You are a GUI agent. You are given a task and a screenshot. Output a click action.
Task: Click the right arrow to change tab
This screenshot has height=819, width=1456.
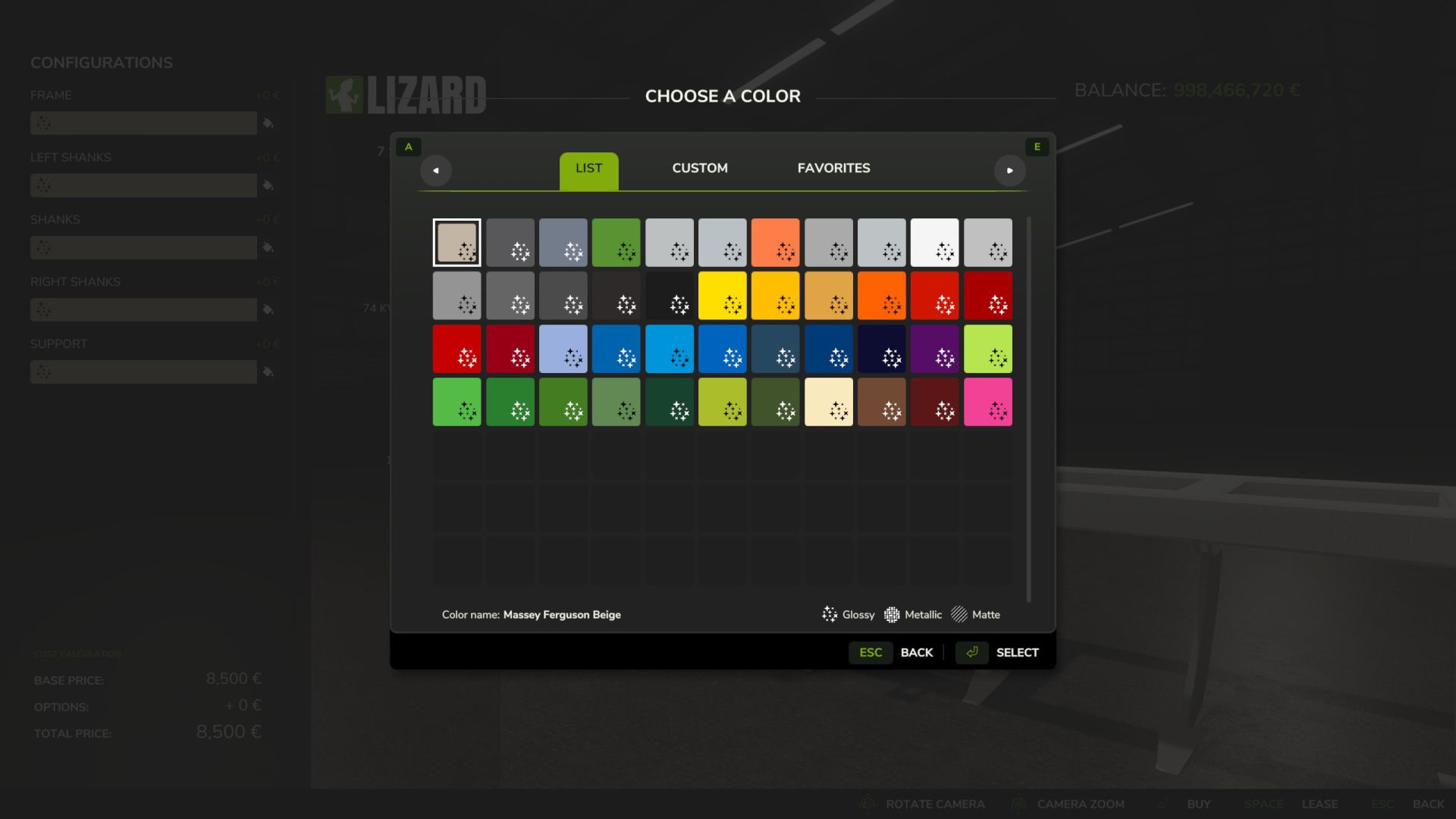(x=1011, y=171)
